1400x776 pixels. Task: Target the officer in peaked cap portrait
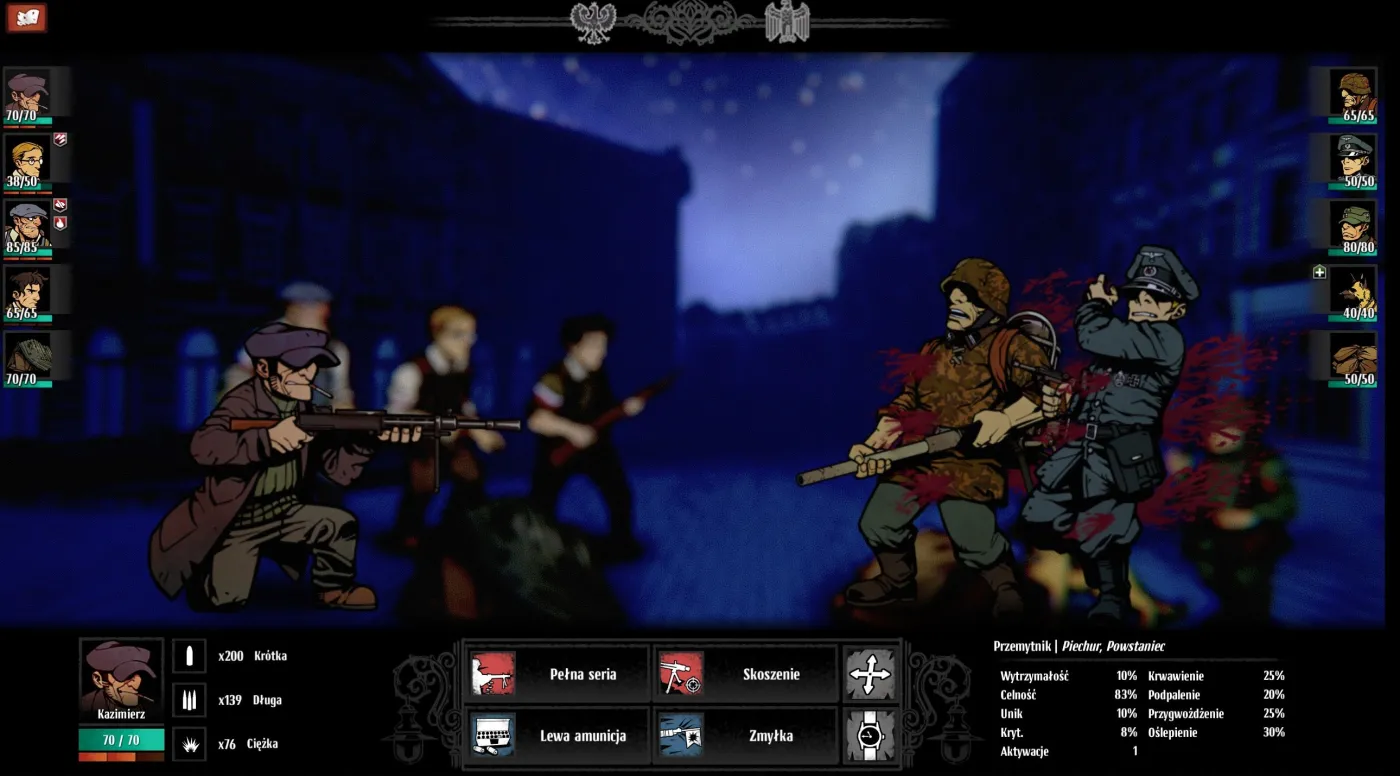tap(1357, 160)
